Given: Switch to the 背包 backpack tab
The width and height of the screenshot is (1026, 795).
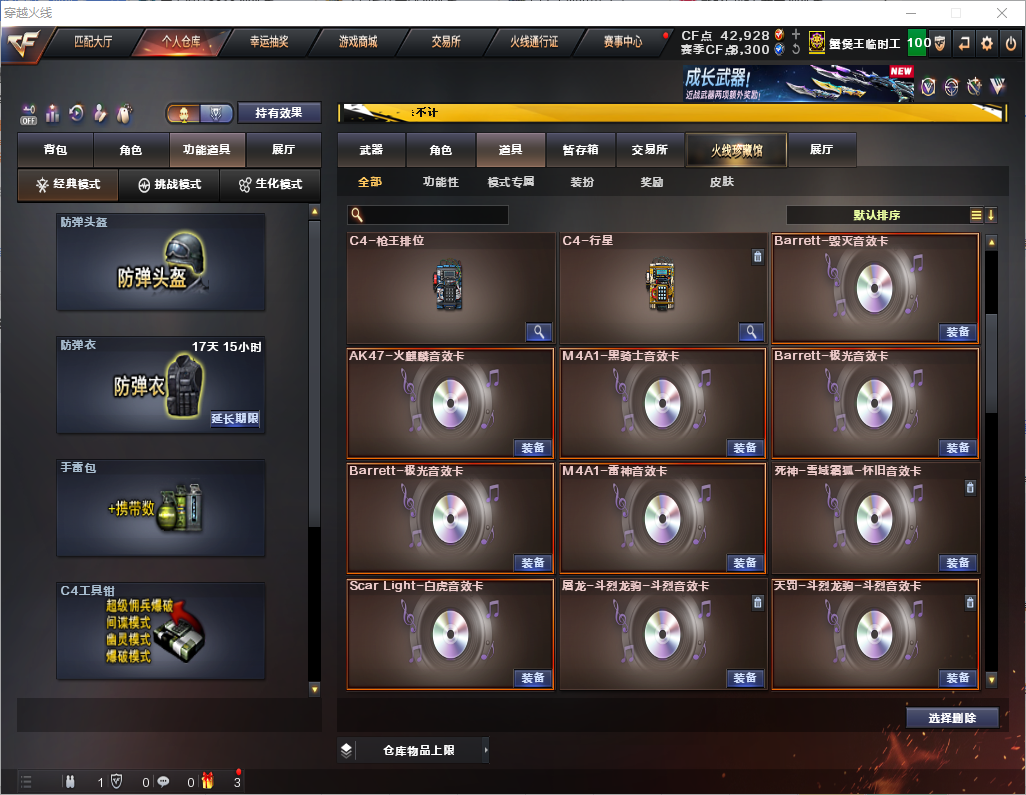Looking at the screenshot, I should pyautogui.click(x=55, y=150).
